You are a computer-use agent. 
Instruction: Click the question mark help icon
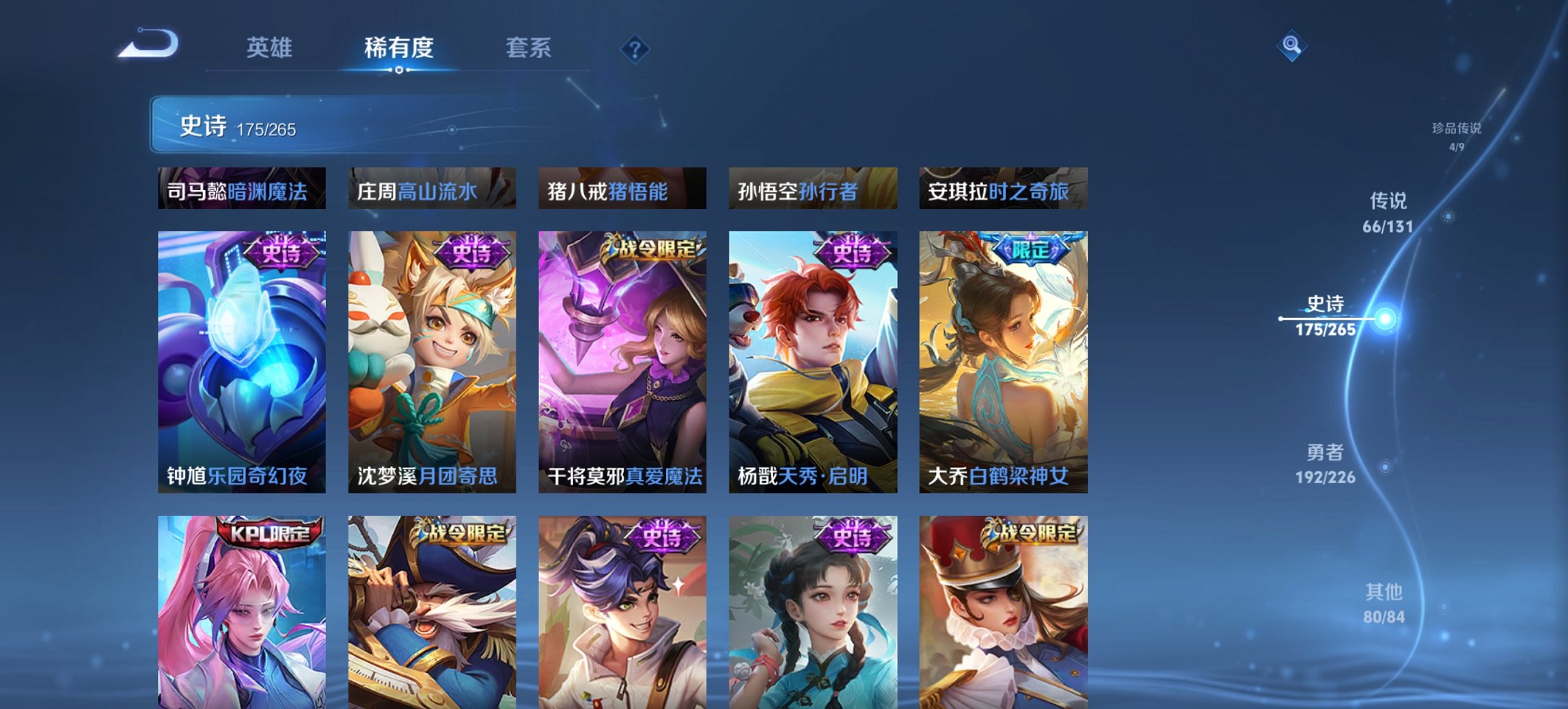pyautogui.click(x=634, y=48)
